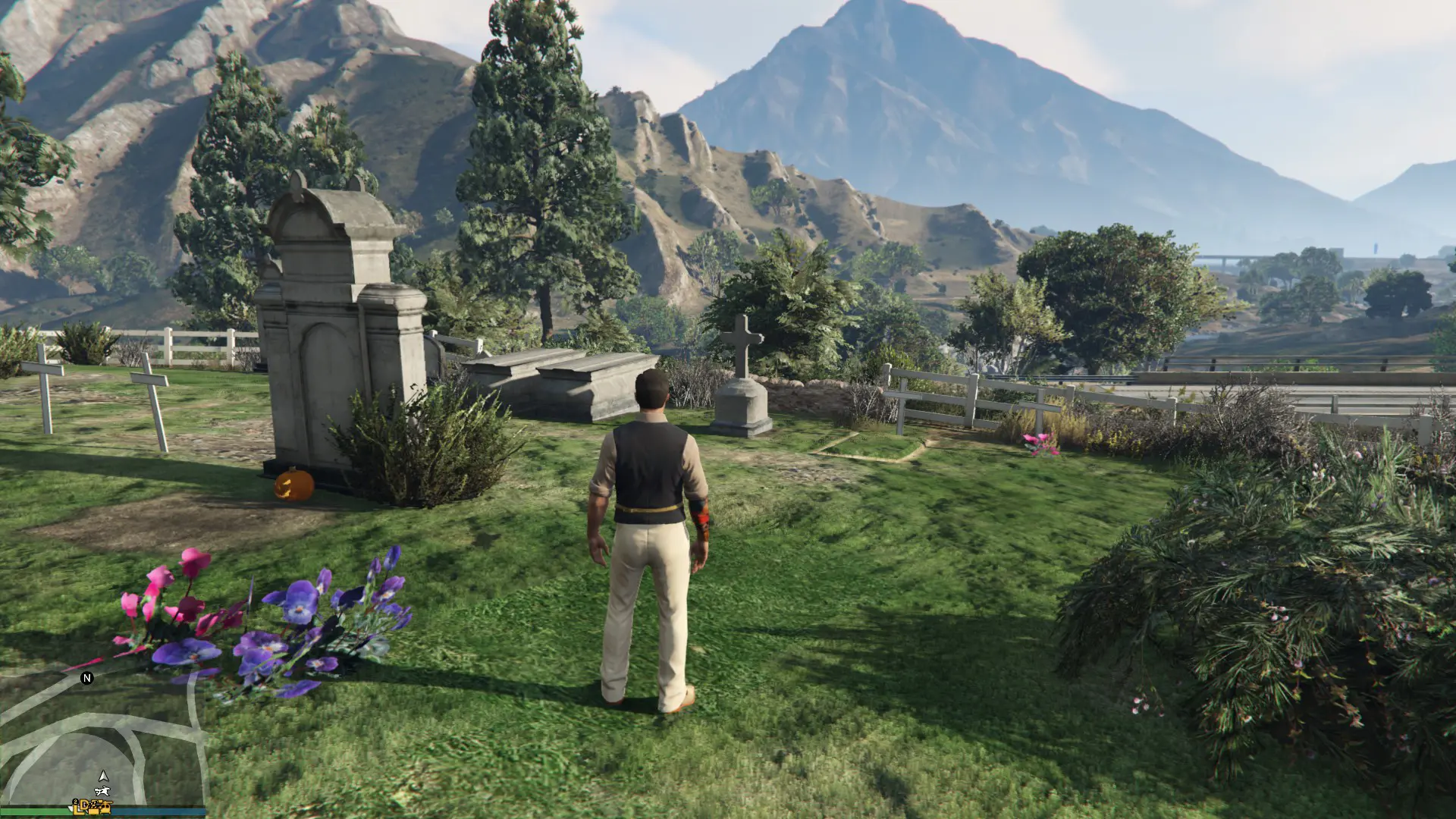Click the player arrow on the minimap
Image resolution: width=1456 pixels, height=819 pixels.
(x=104, y=776)
